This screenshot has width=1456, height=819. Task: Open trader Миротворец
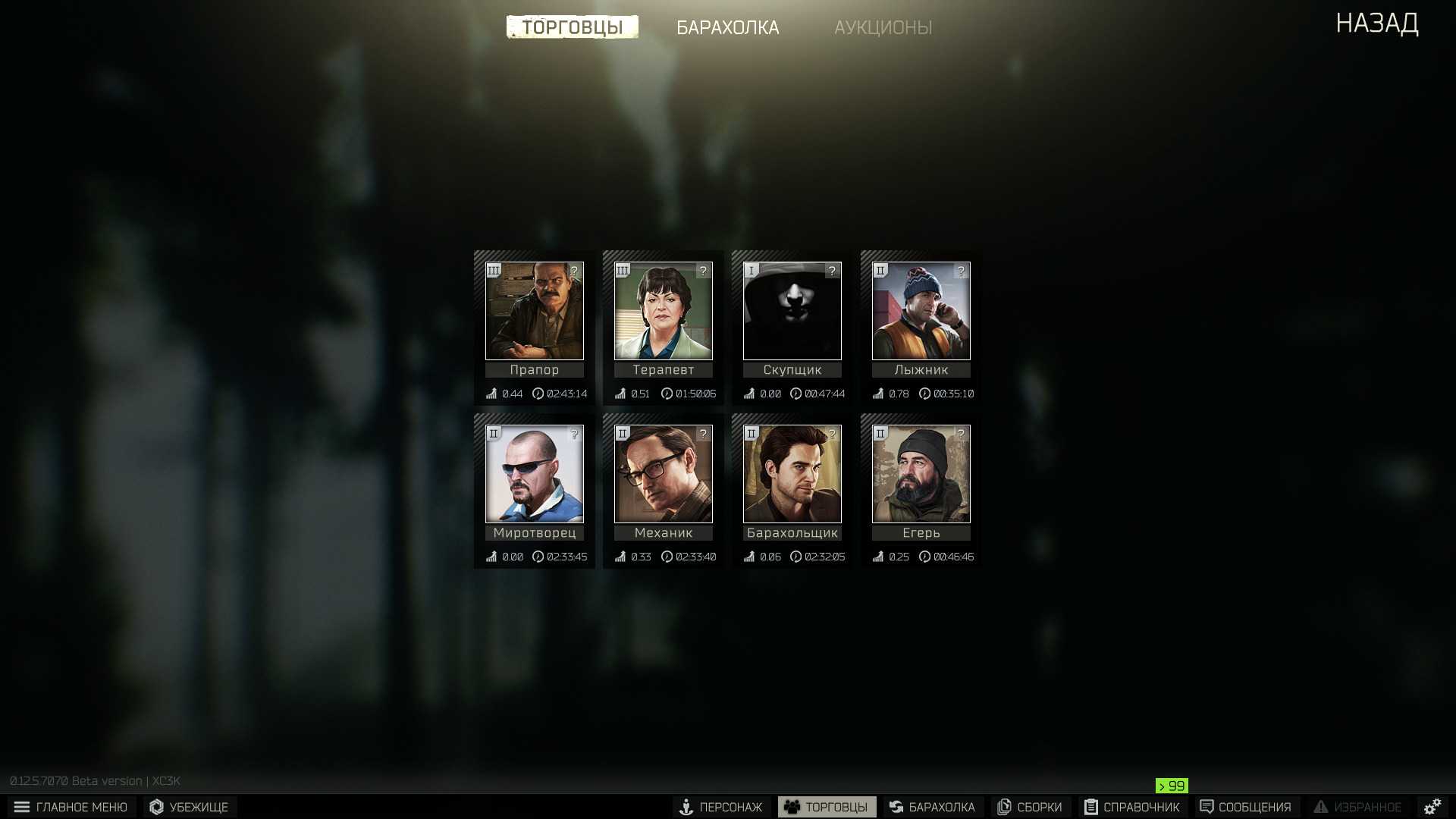click(x=535, y=474)
